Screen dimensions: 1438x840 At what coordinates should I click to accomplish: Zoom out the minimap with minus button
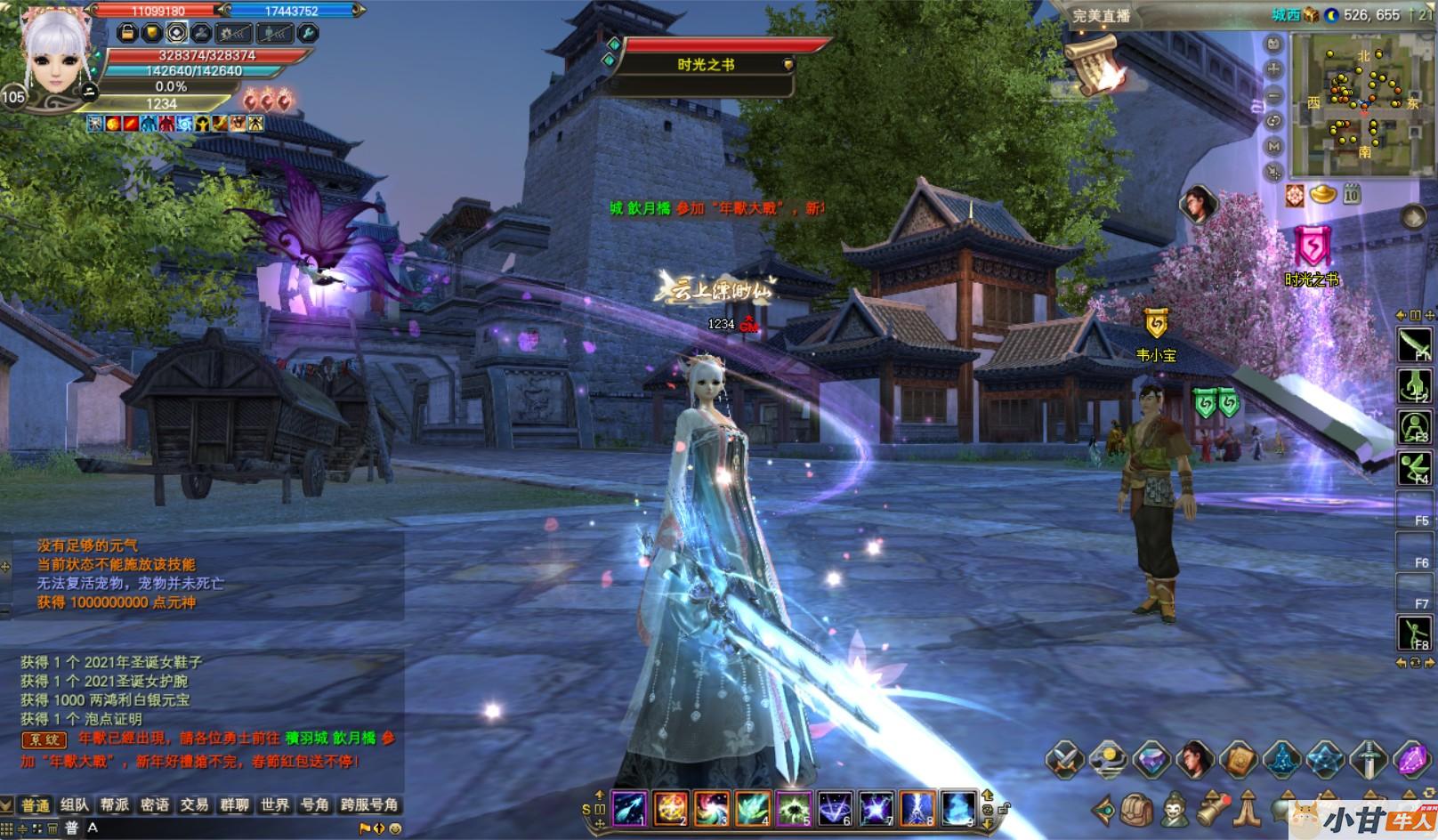click(1274, 95)
